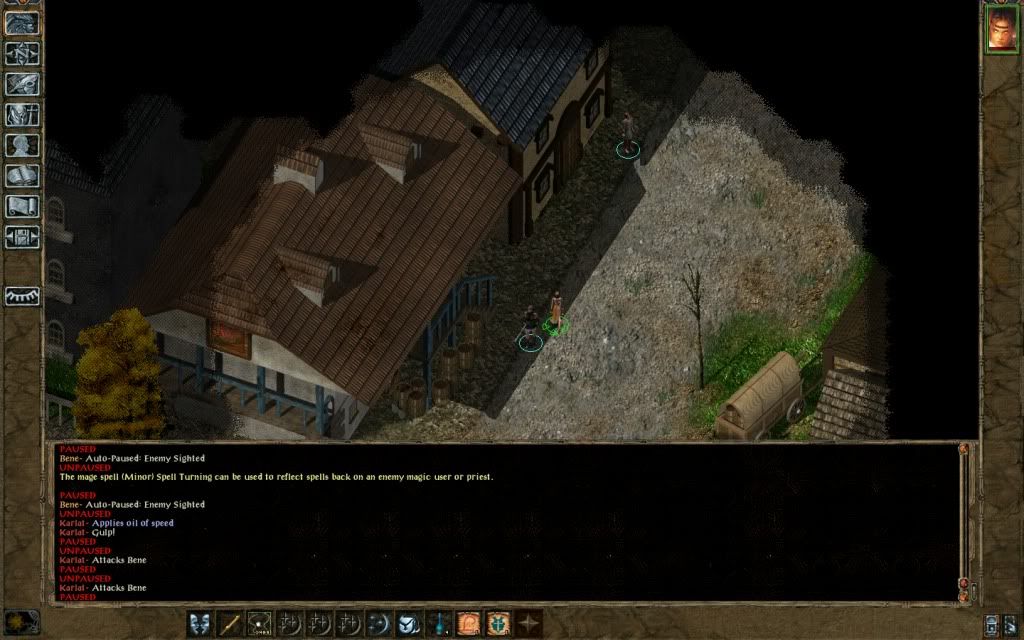
Task: Use the green-emblem scroll quick item
Action: click(x=498, y=622)
